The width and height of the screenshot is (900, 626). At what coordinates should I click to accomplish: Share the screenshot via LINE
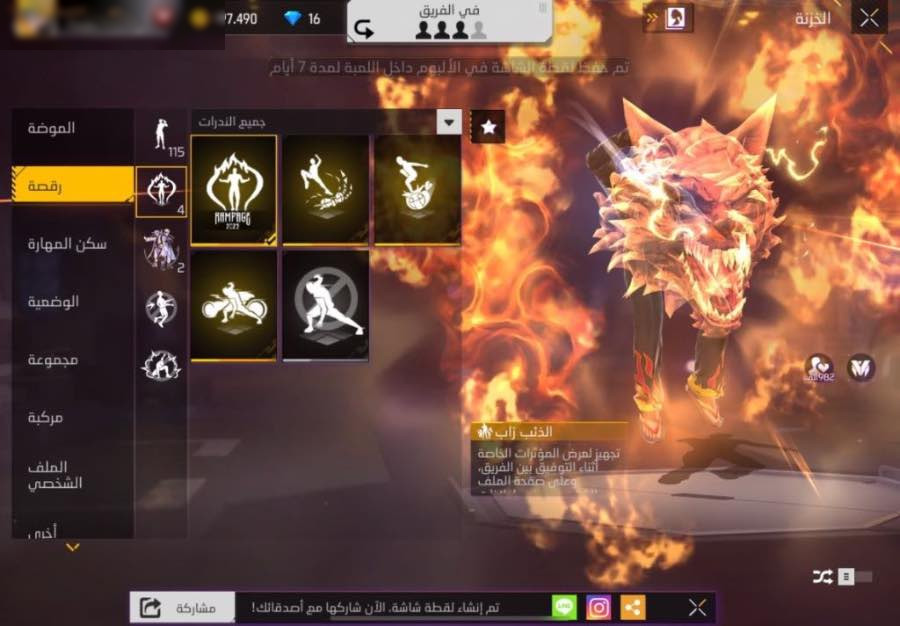coord(565,607)
